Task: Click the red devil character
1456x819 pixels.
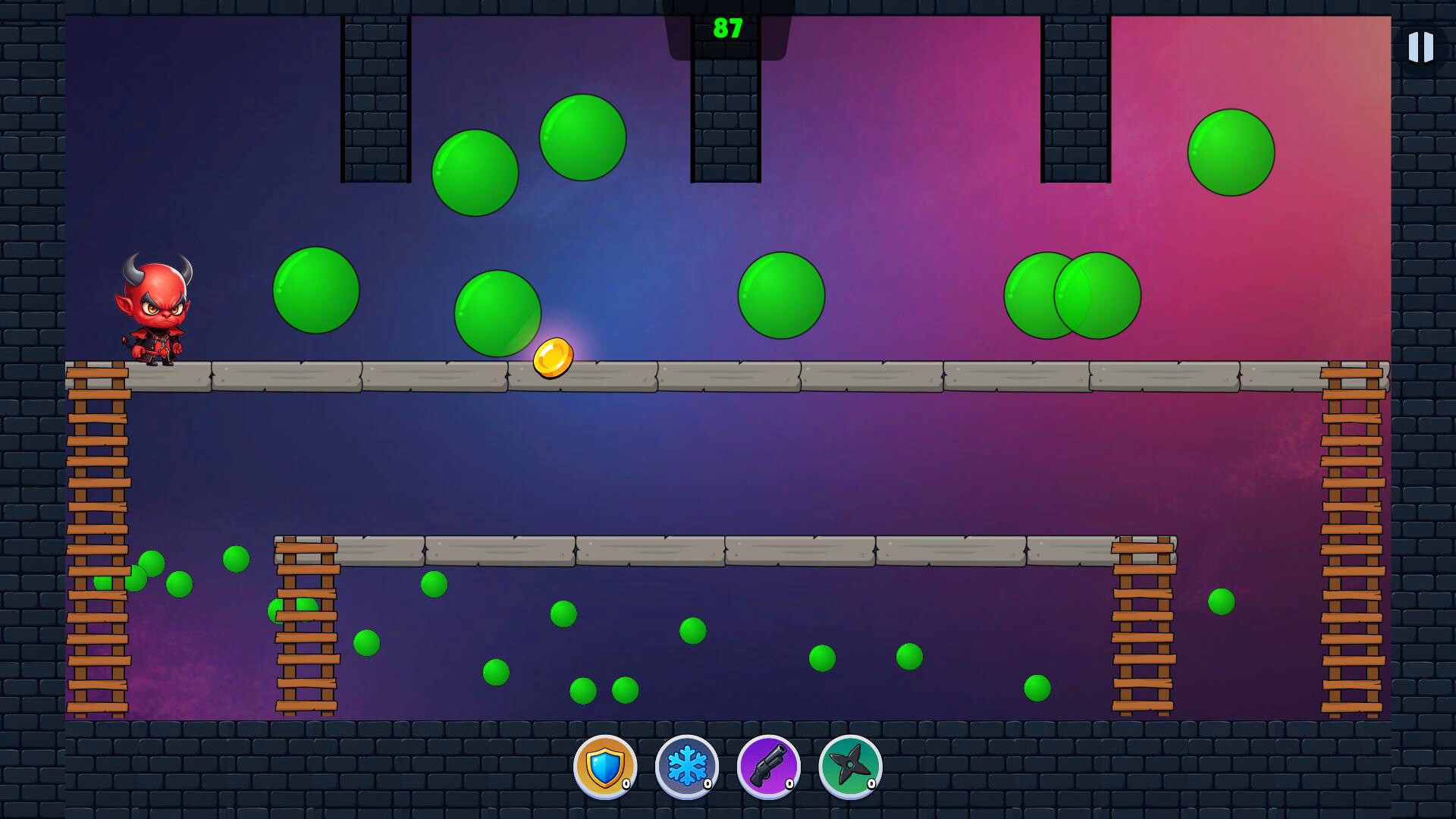Action: (155, 311)
